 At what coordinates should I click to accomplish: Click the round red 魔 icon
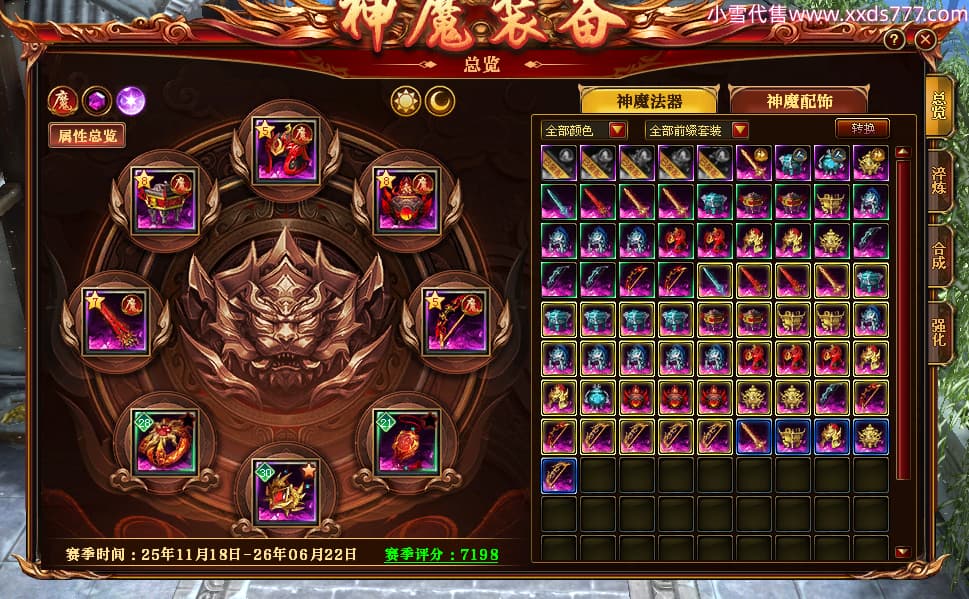62,100
